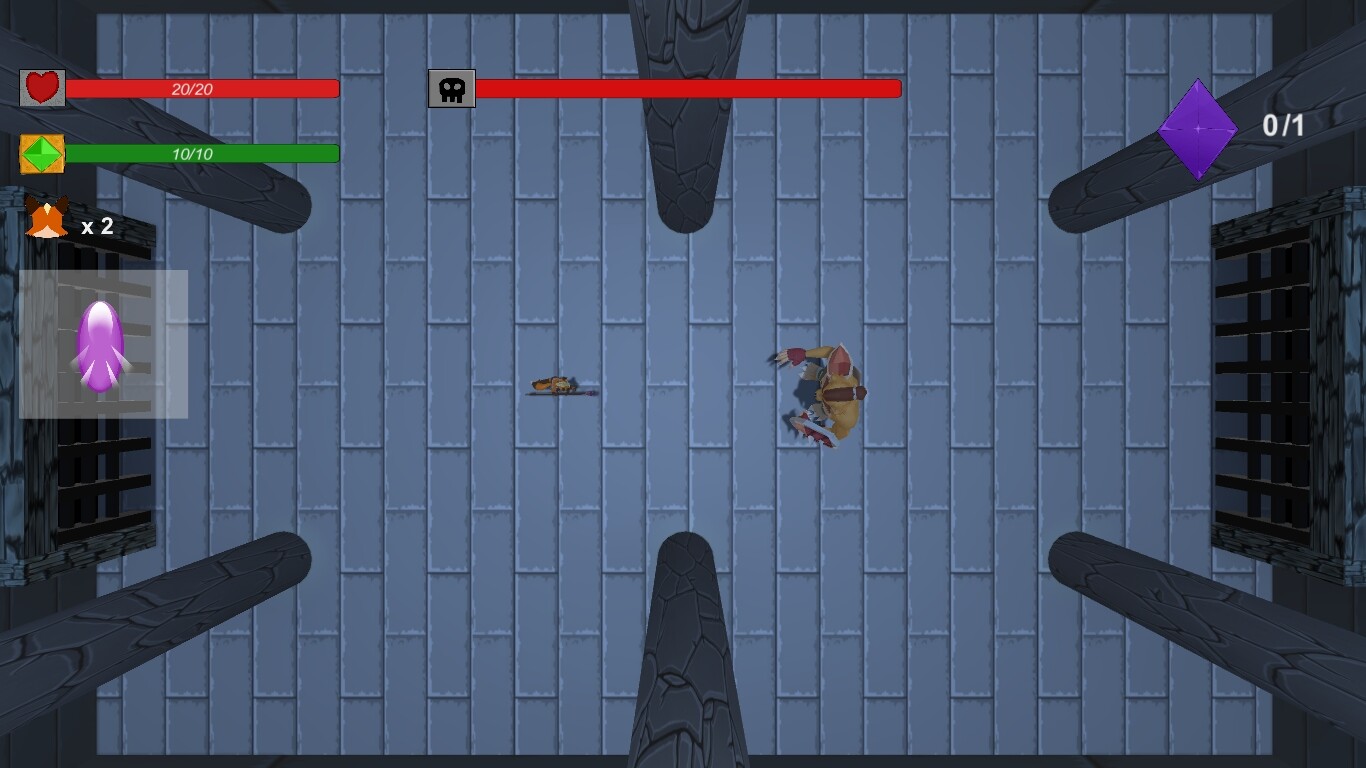This screenshot has width=1366, height=768.
Task: Click the red heart health icon
Action: tap(40, 87)
